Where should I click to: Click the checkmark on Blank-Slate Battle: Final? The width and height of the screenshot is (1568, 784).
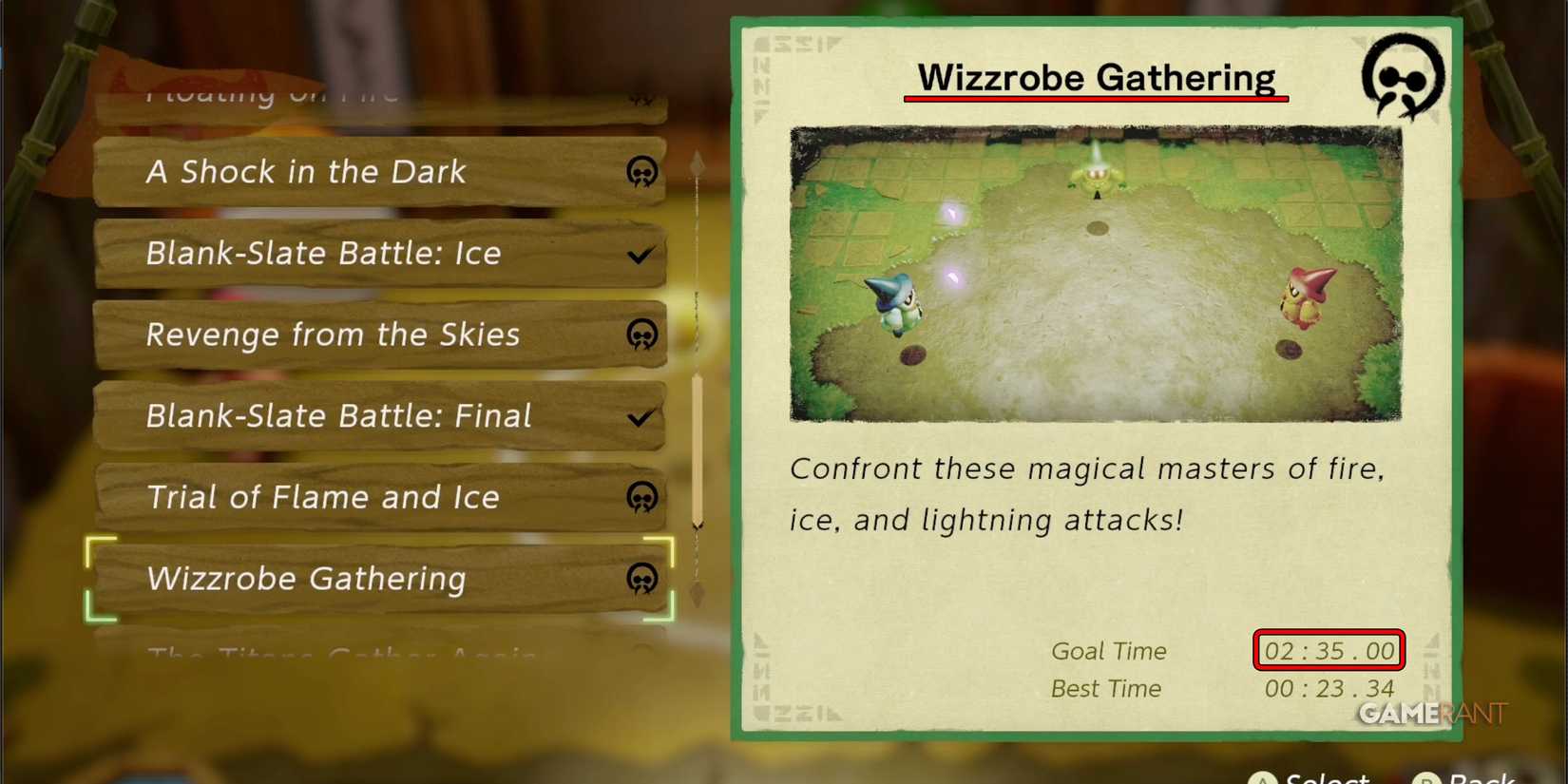(x=641, y=415)
